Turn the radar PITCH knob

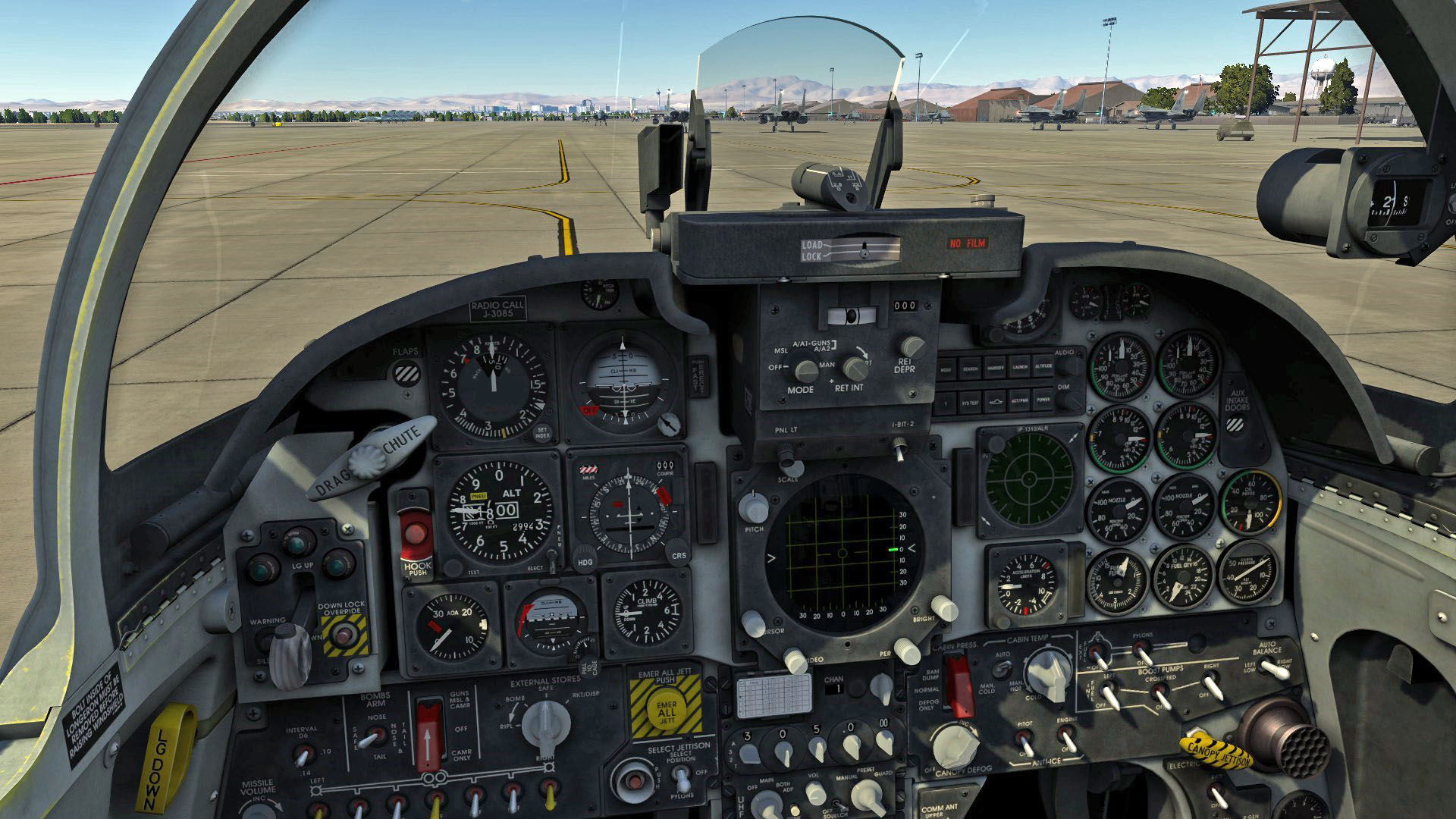(753, 507)
